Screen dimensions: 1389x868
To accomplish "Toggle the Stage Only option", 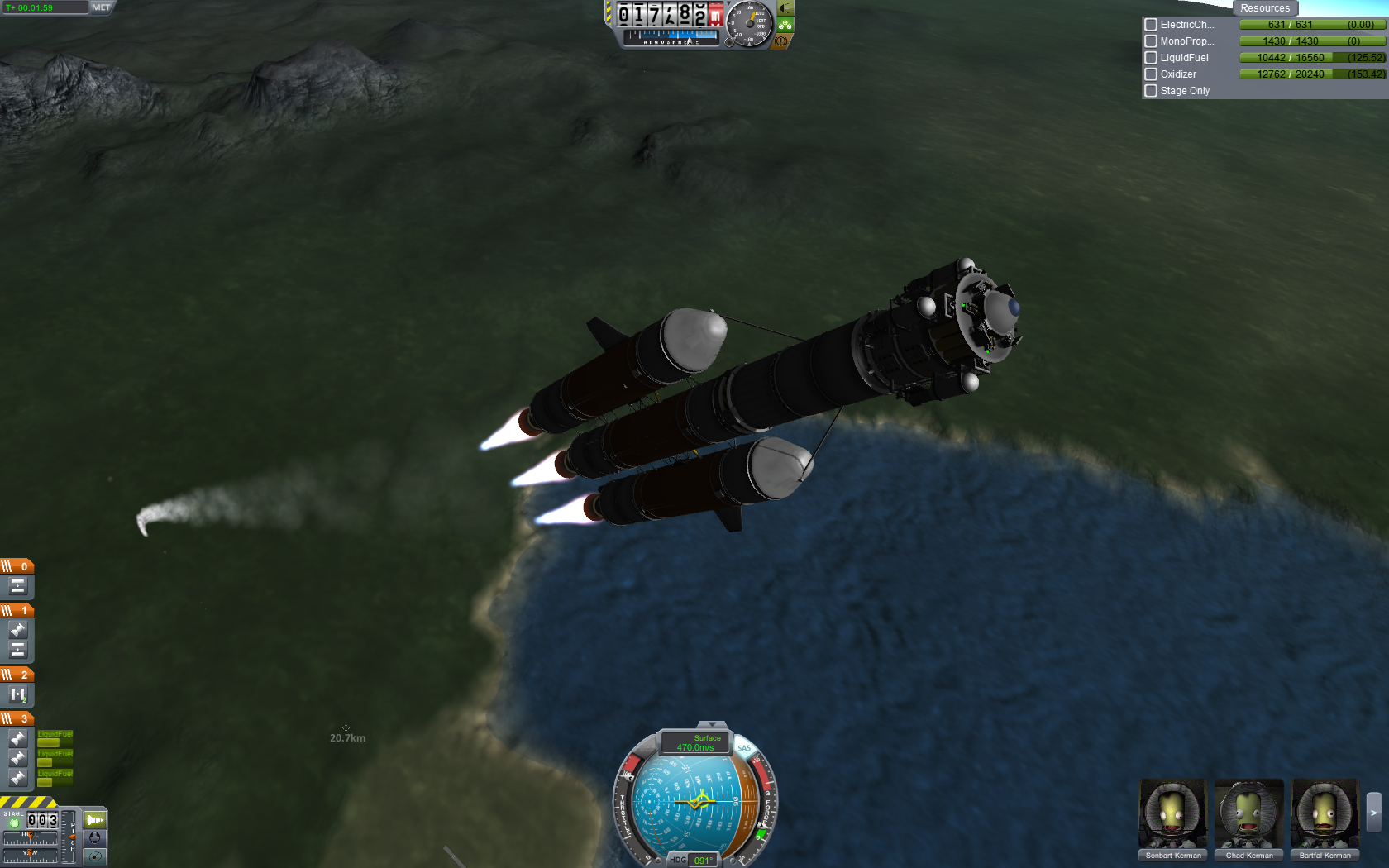I will click(x=1151, y=91).
